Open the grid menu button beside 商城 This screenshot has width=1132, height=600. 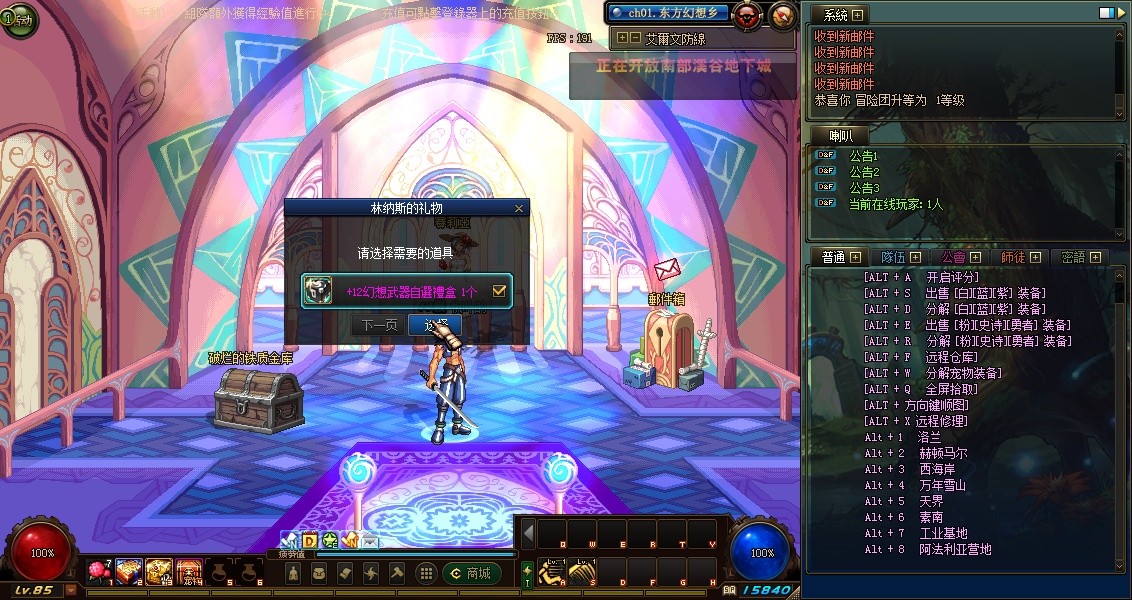[426, 573]
